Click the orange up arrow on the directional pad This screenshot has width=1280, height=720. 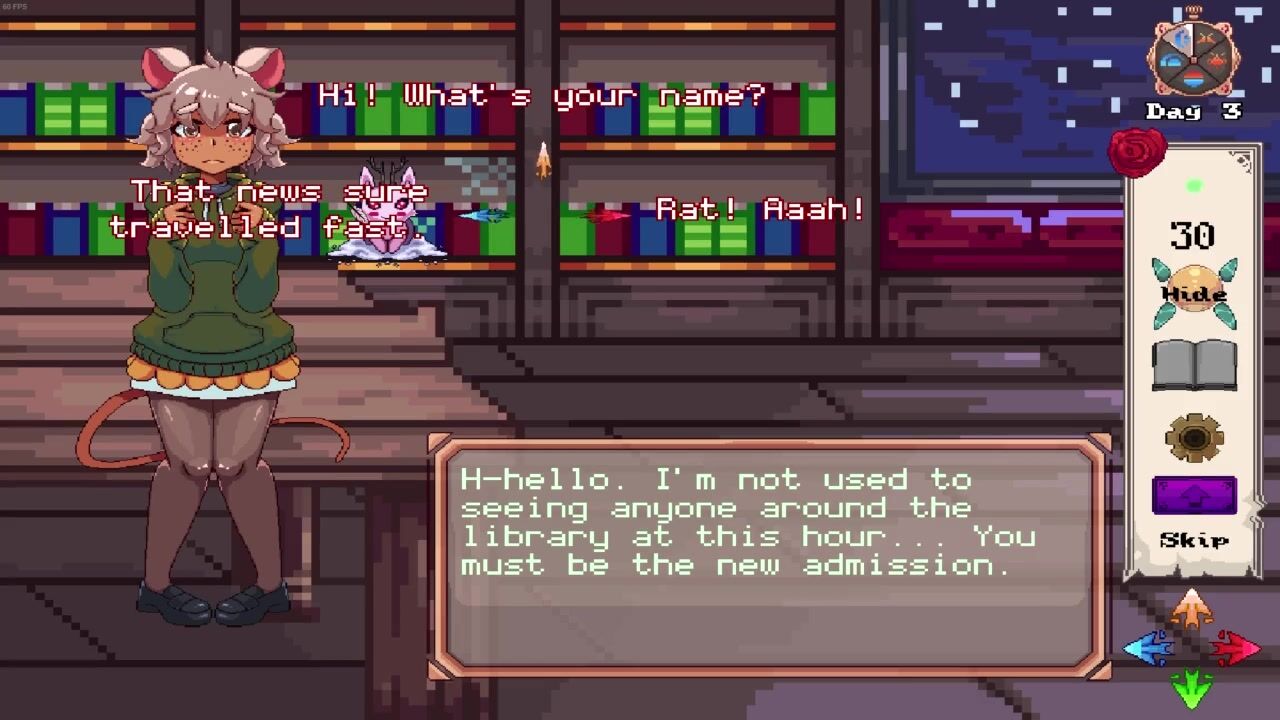click(x=1191, y=609)
